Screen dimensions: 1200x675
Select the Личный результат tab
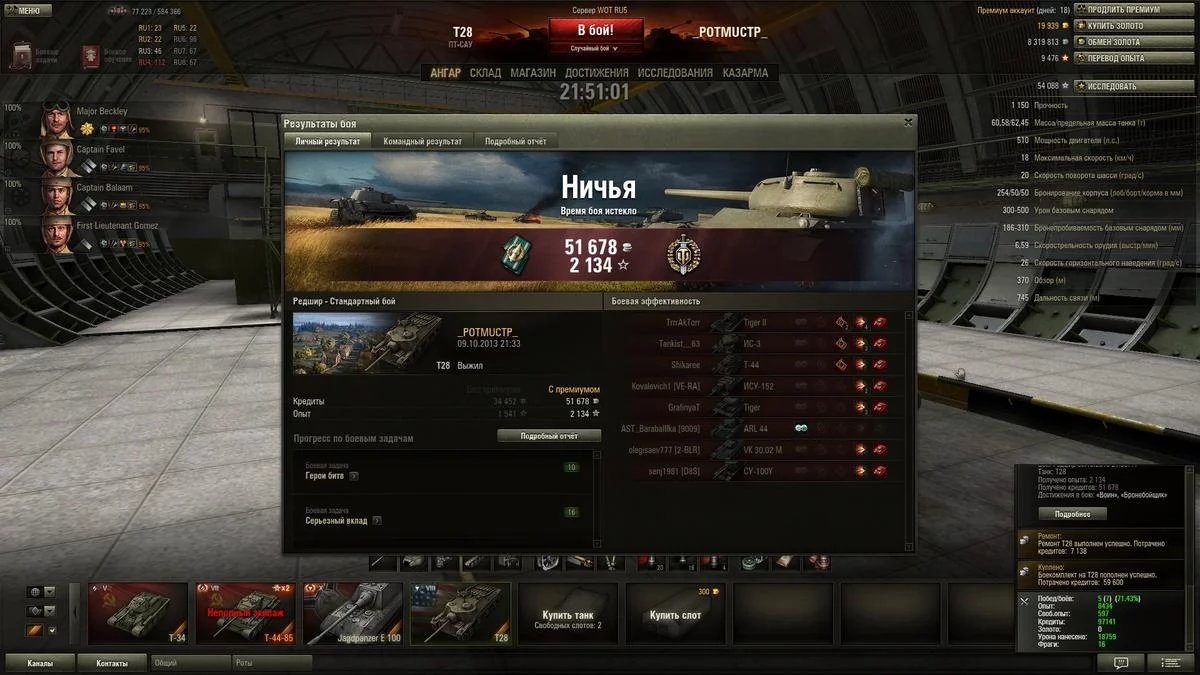pyautogui.click(x=328, y=142)
